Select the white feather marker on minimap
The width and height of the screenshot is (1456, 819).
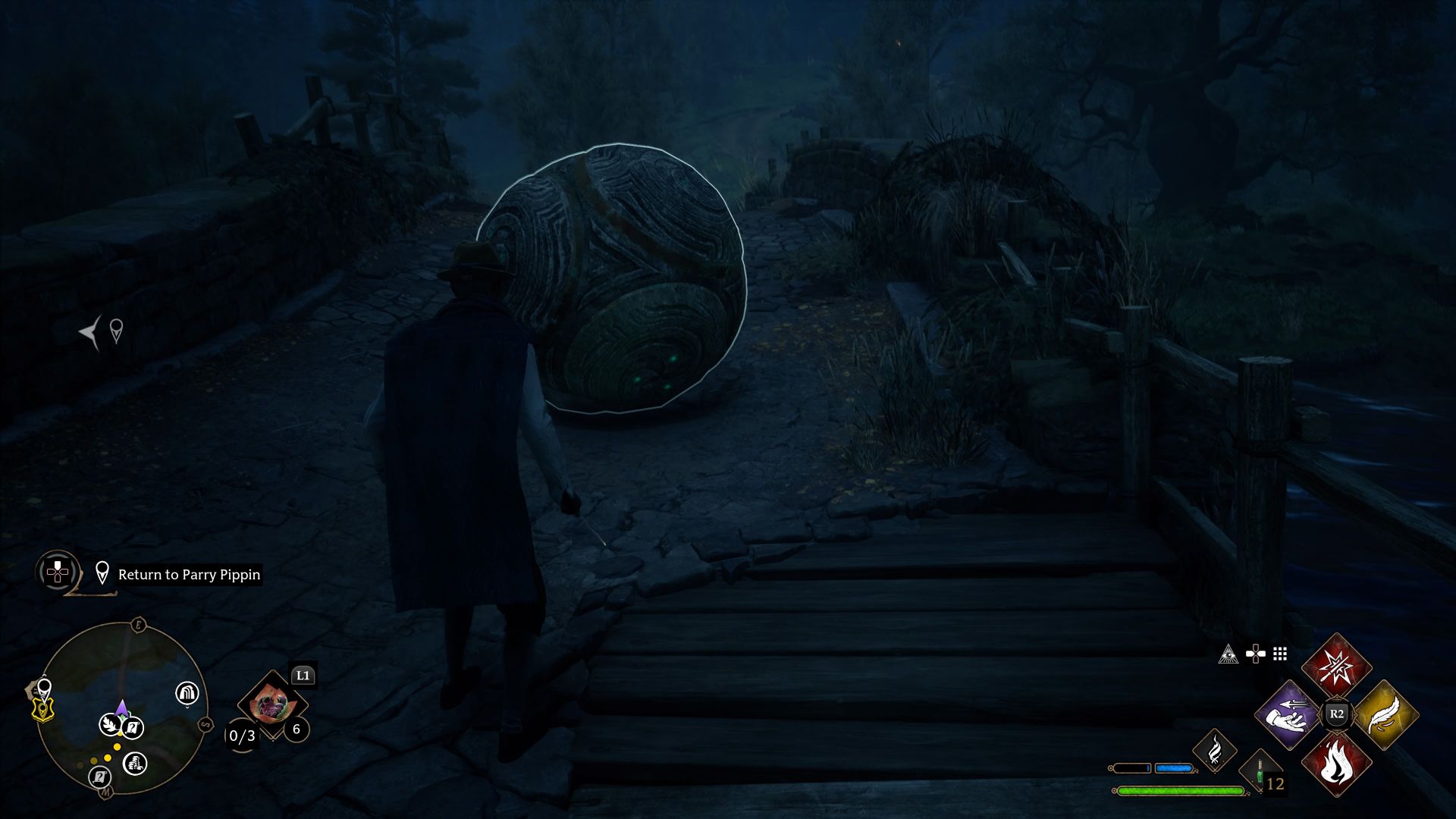pyautogui.click(x=110, y=725)
